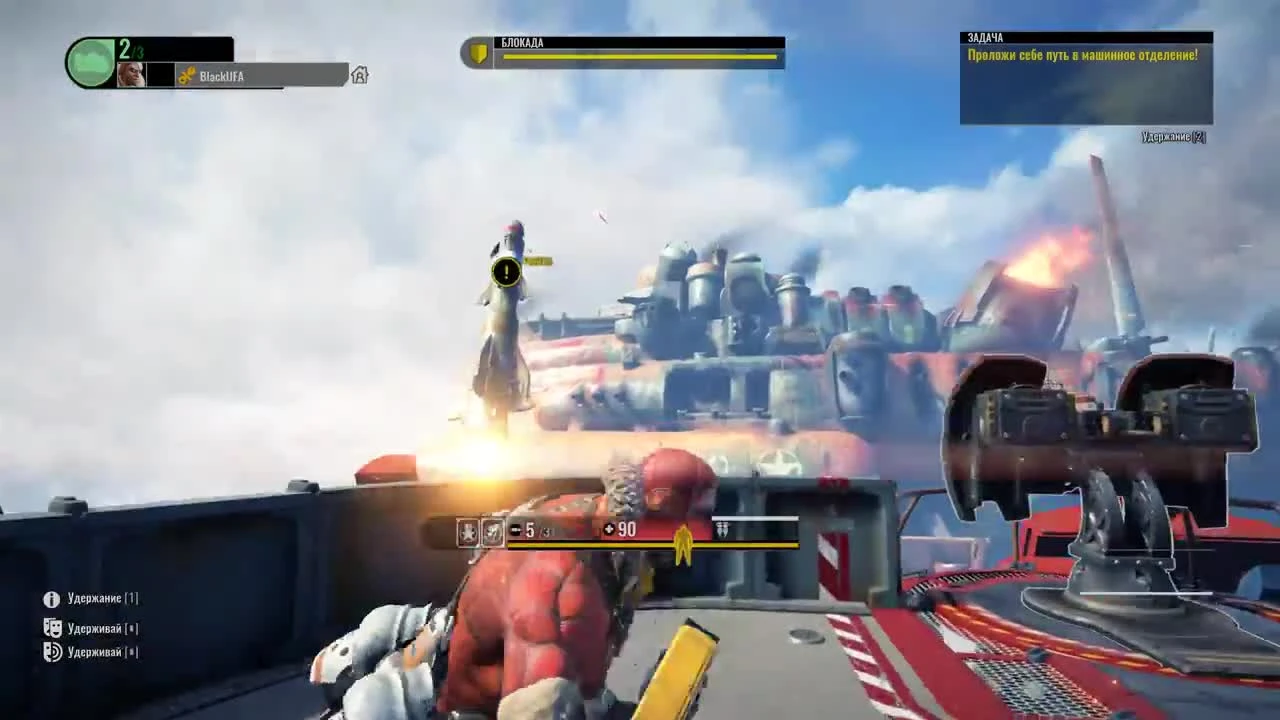Viewport: 1280px width, 720px height.
Task: Click the twin pistols weapon icon
Action: (x=722, y=531)
